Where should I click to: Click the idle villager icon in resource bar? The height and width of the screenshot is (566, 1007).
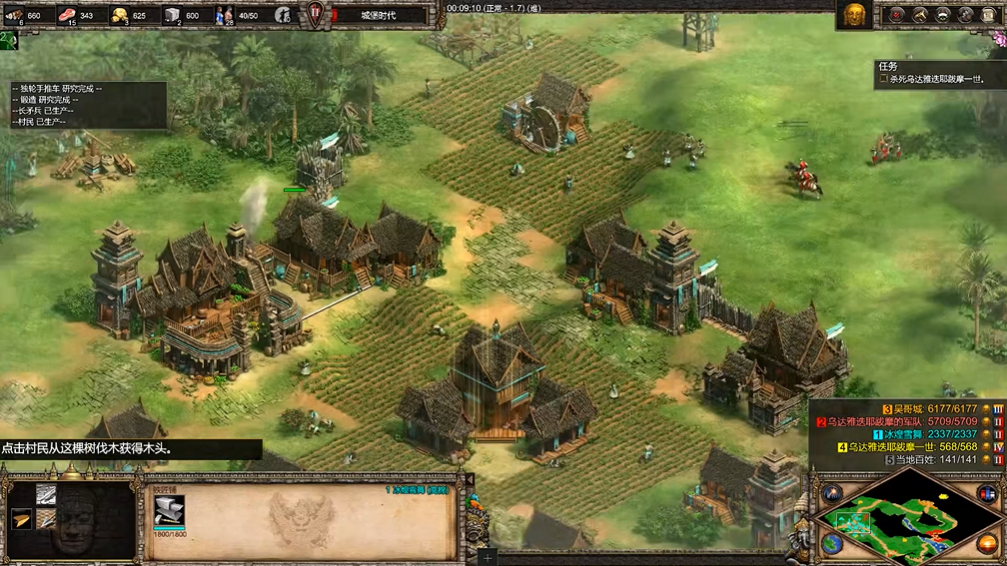[283, 14]
